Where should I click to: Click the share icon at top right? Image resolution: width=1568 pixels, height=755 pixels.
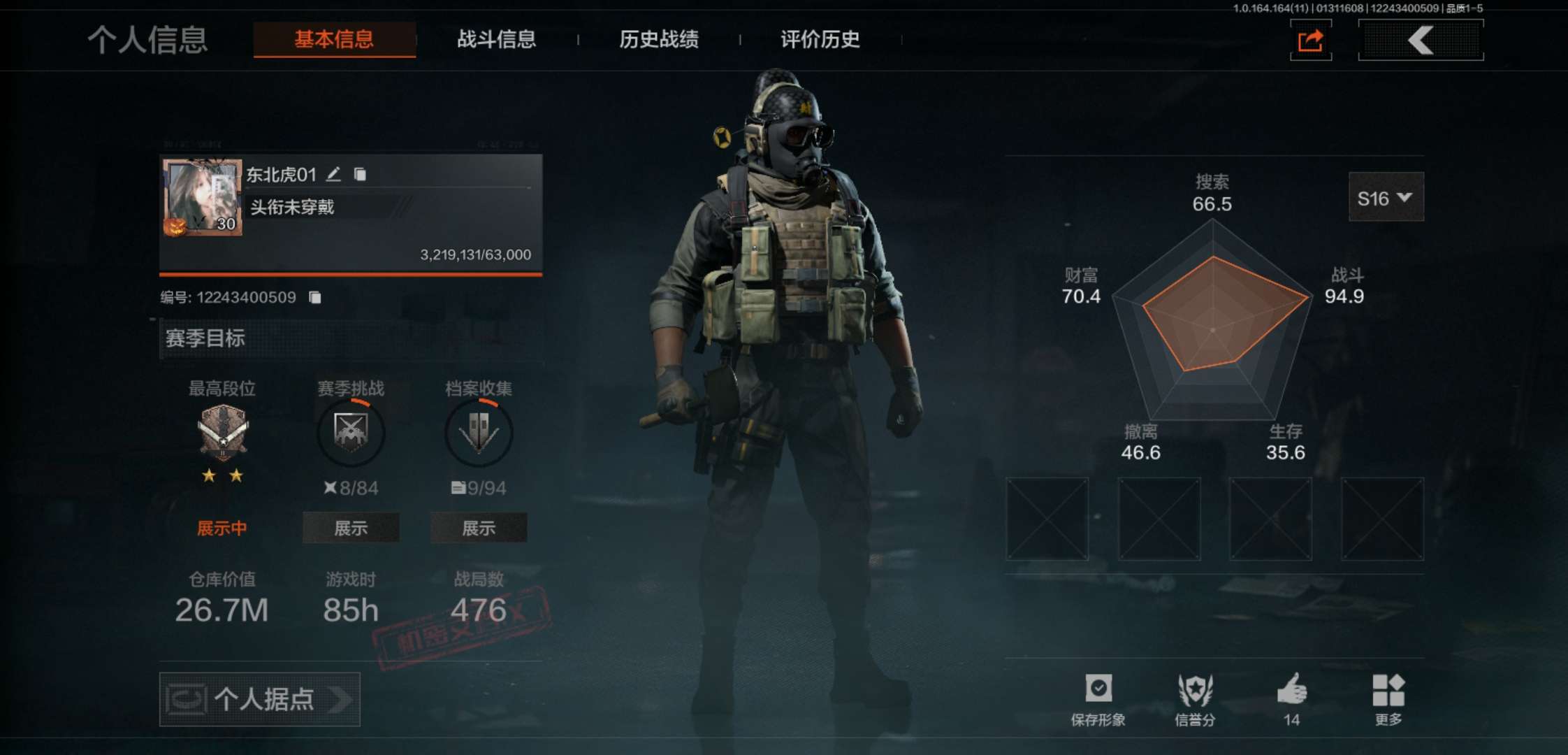pyautogui.click(x=1310, y=40)
